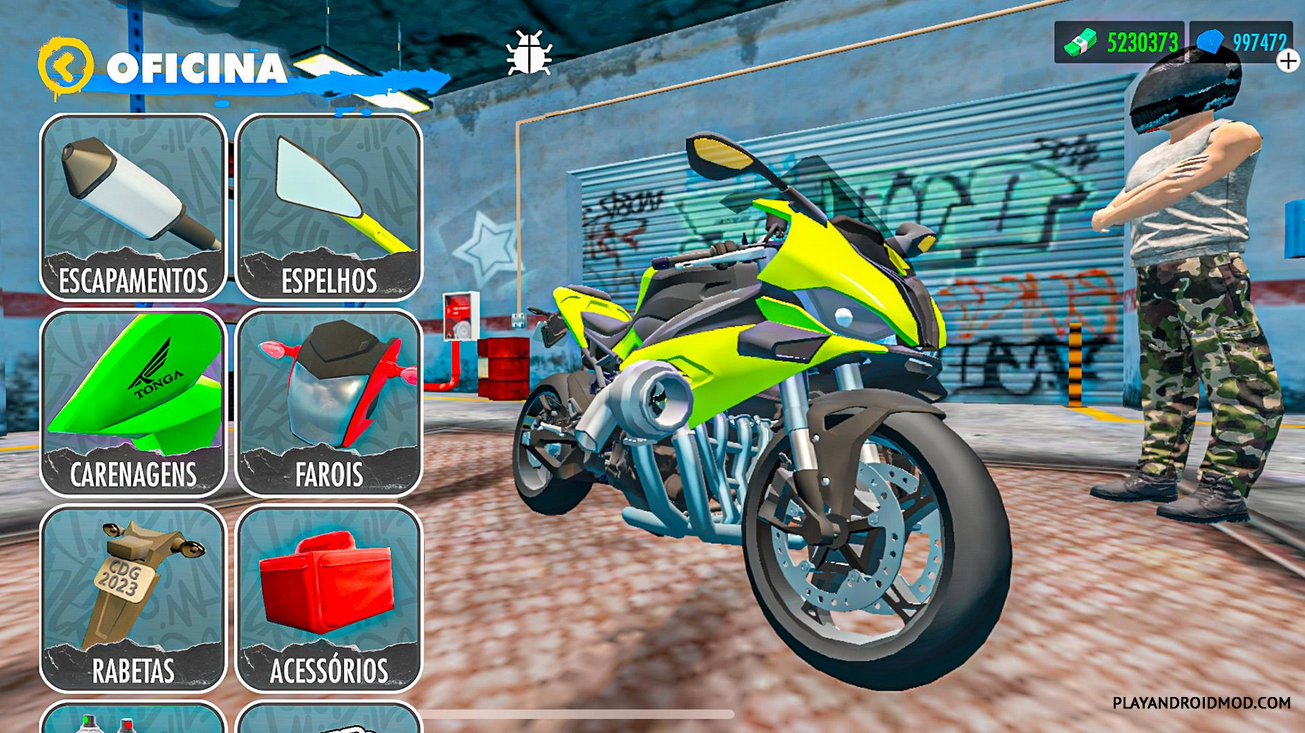Add more currency with the plus button
This screenshot has width=1305, height=733.
click(1287, 61)
